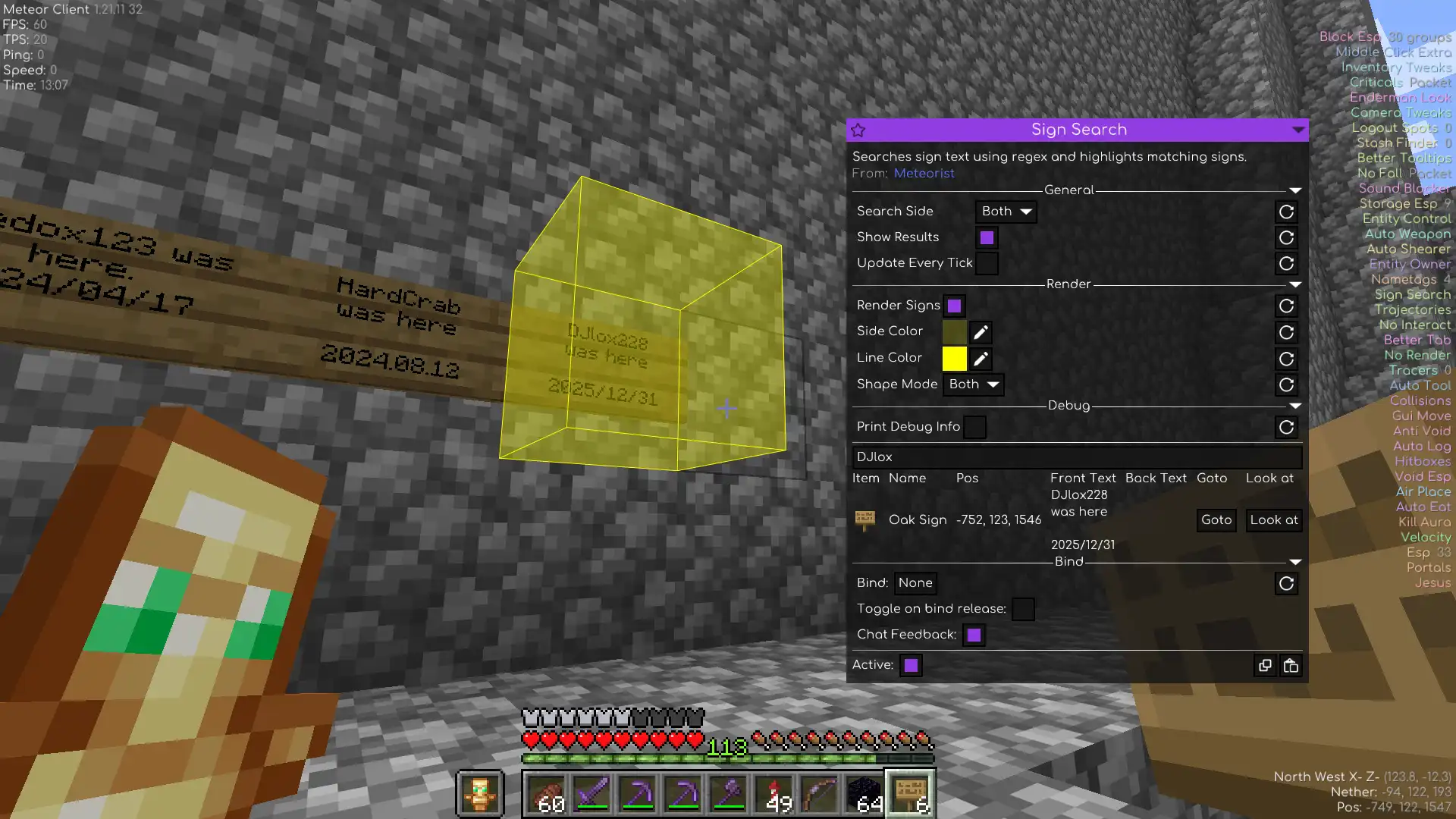Enable Print Debug Info
This screenshot has height=819, width=1456.
[x=974, y=427]
